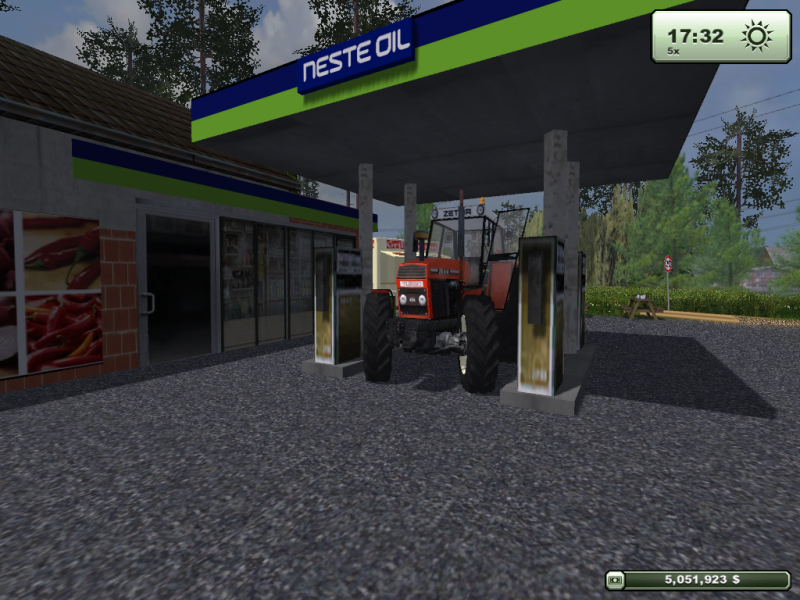Select the green cash icon beside the balance
800x600 pixels.
(x=616, y=579)
